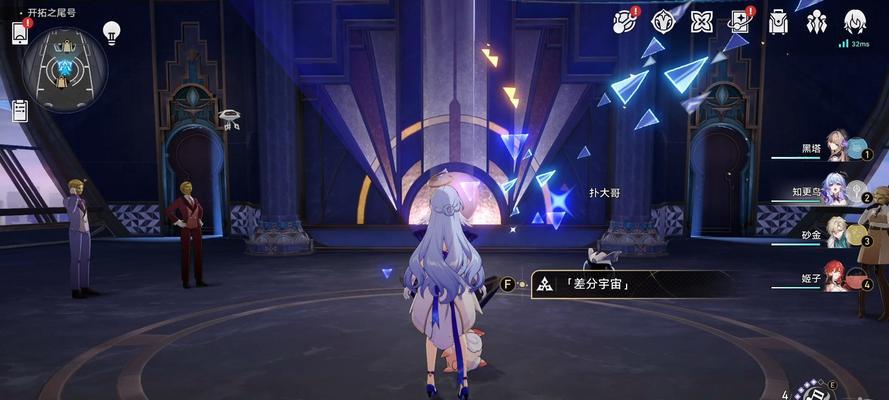
Task: Open the team lineup icon
Action: click(817, 21)
